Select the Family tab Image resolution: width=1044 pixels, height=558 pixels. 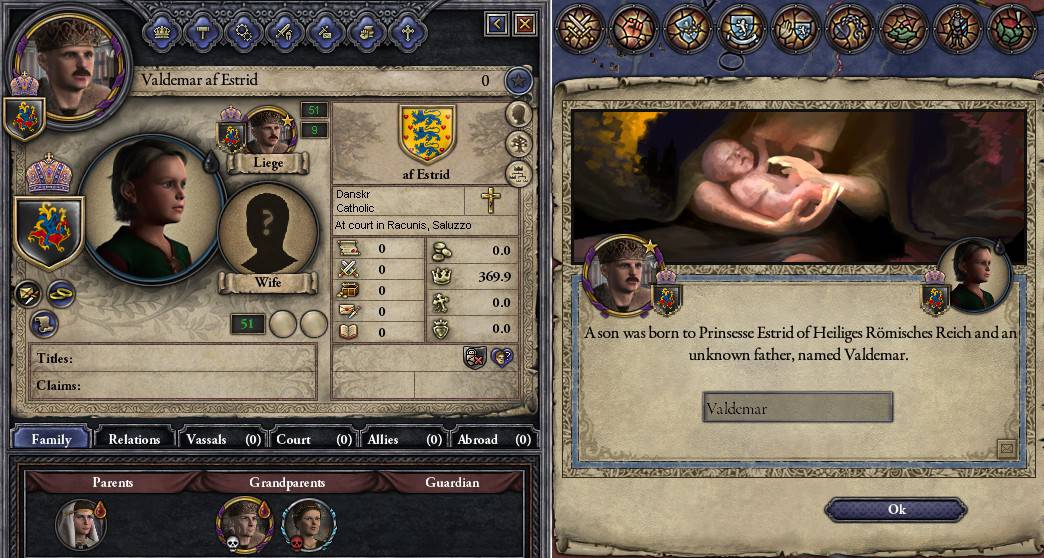click(51, 439)
